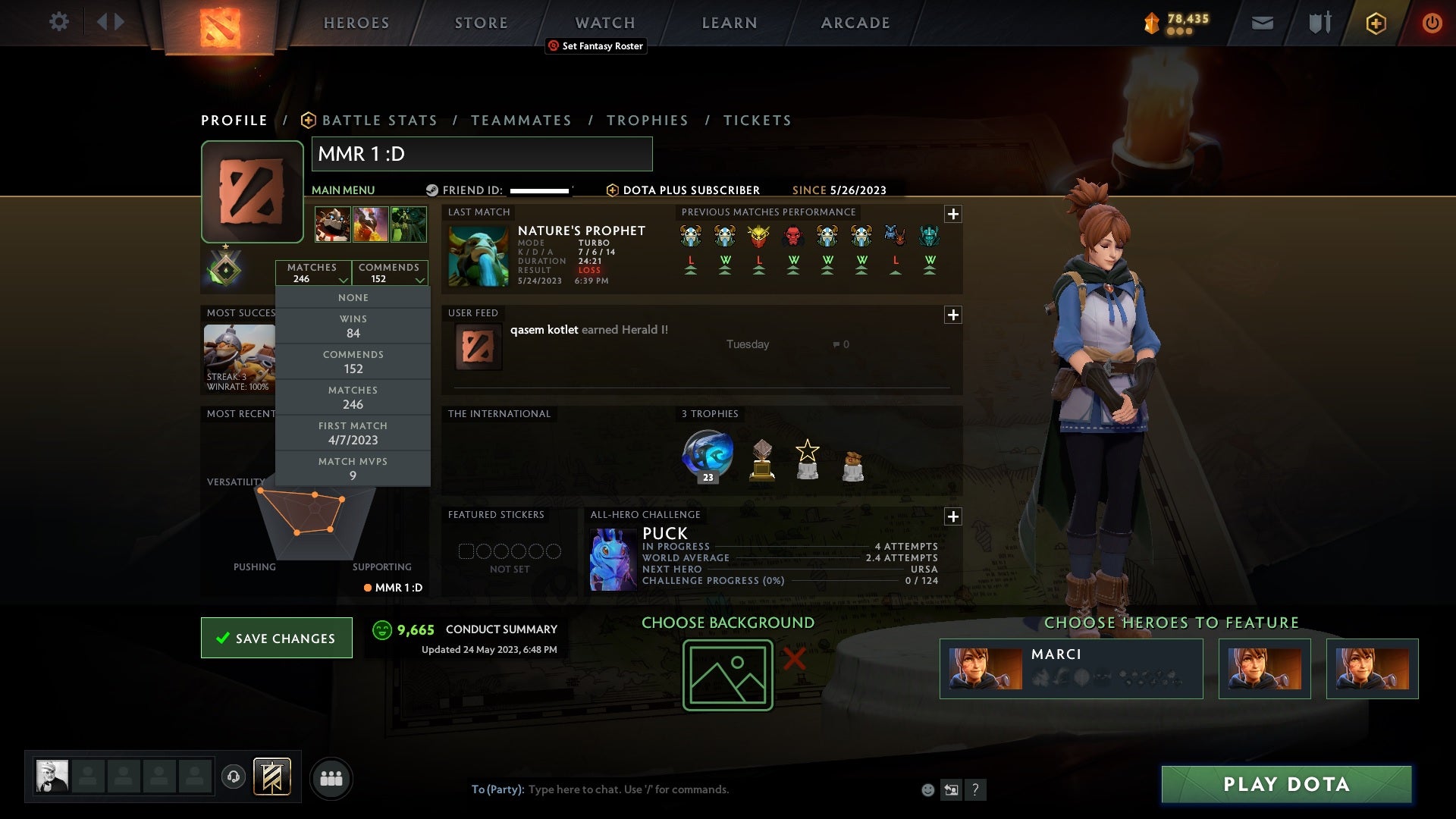Expand the Commends stat dropdown
Viewport: 1456px width, 819px height.
tap(421, 280)
